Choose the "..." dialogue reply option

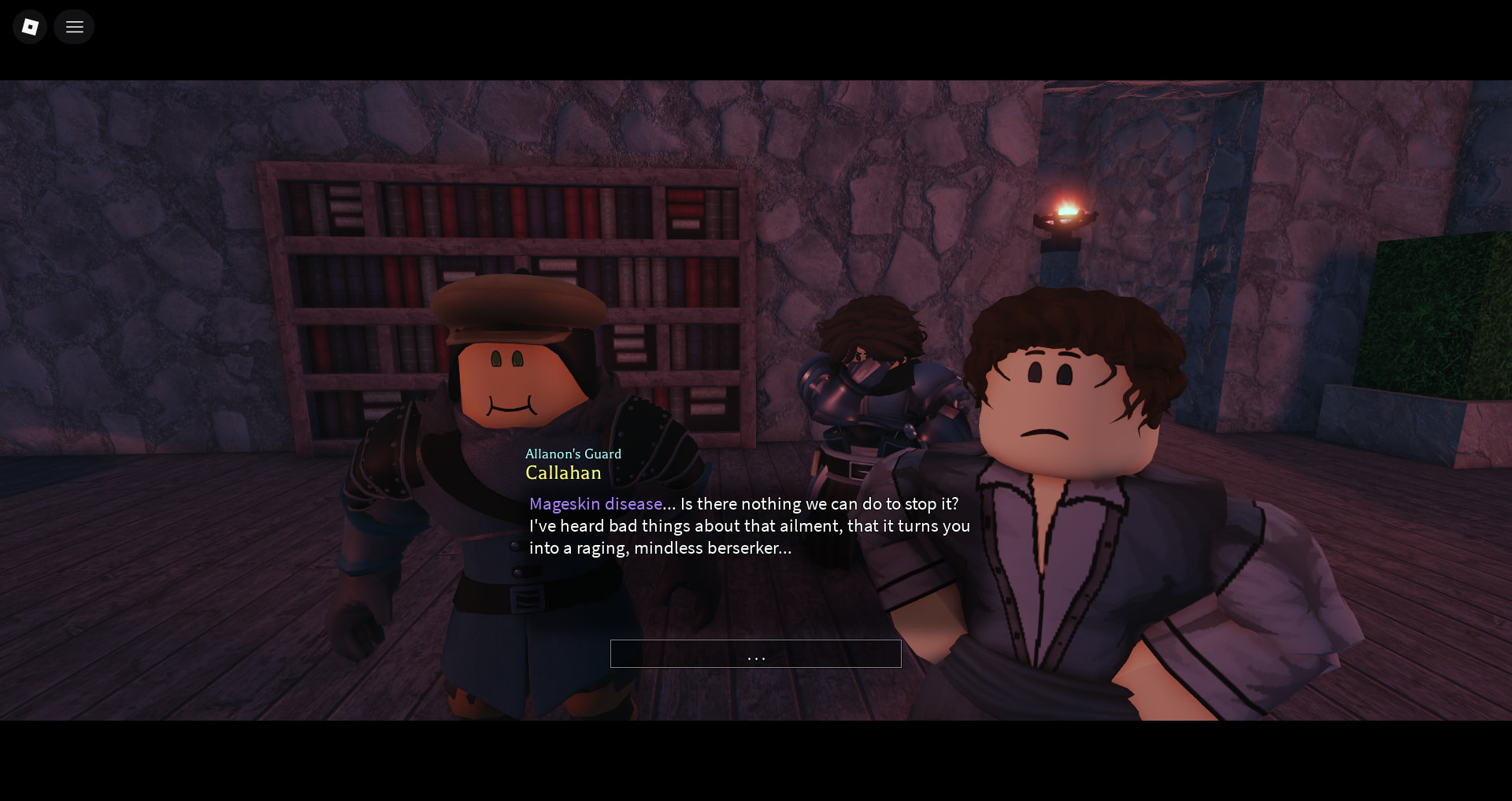click(755, 654)
